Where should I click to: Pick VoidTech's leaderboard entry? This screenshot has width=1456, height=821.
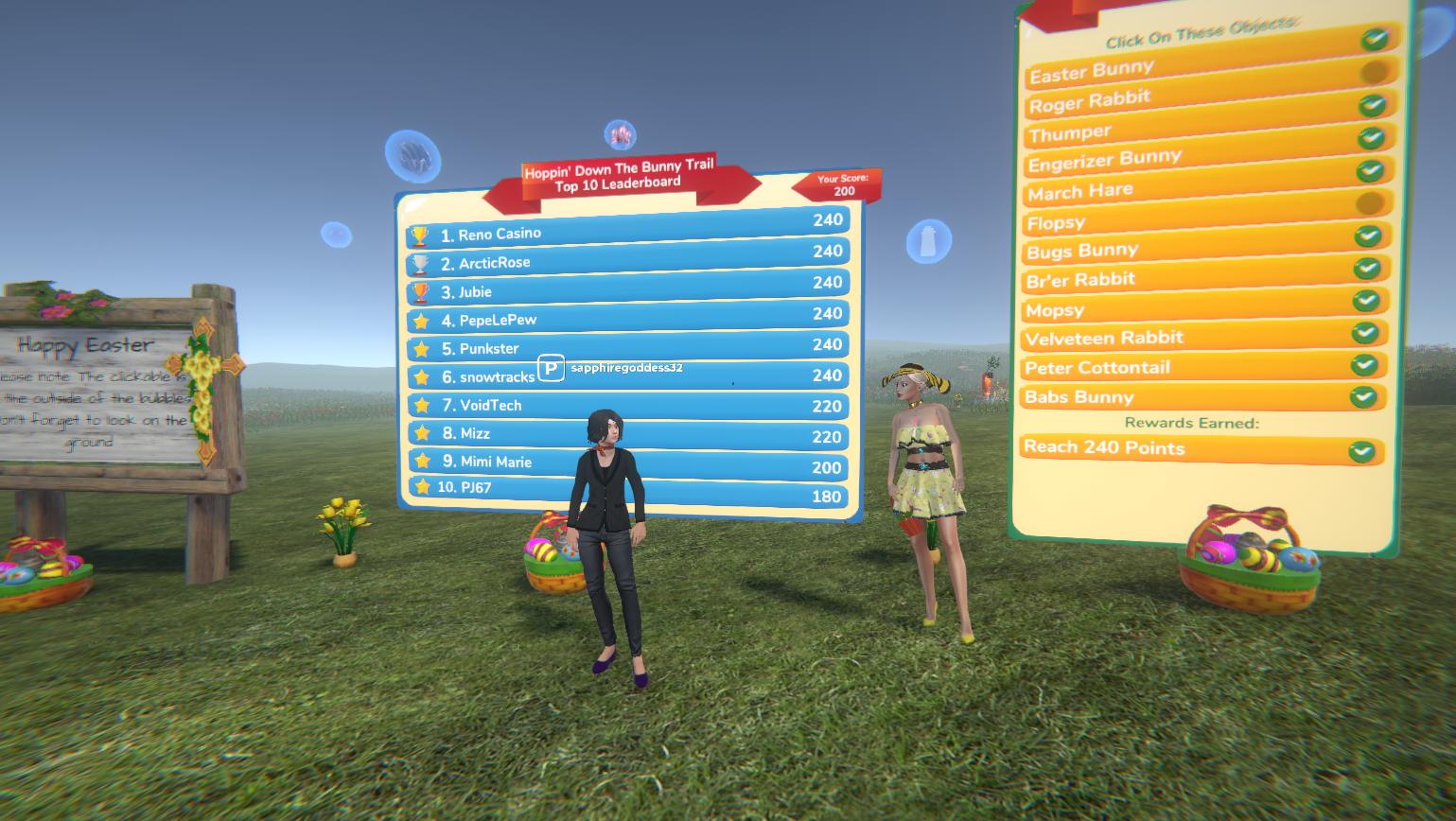coord(627,405)
